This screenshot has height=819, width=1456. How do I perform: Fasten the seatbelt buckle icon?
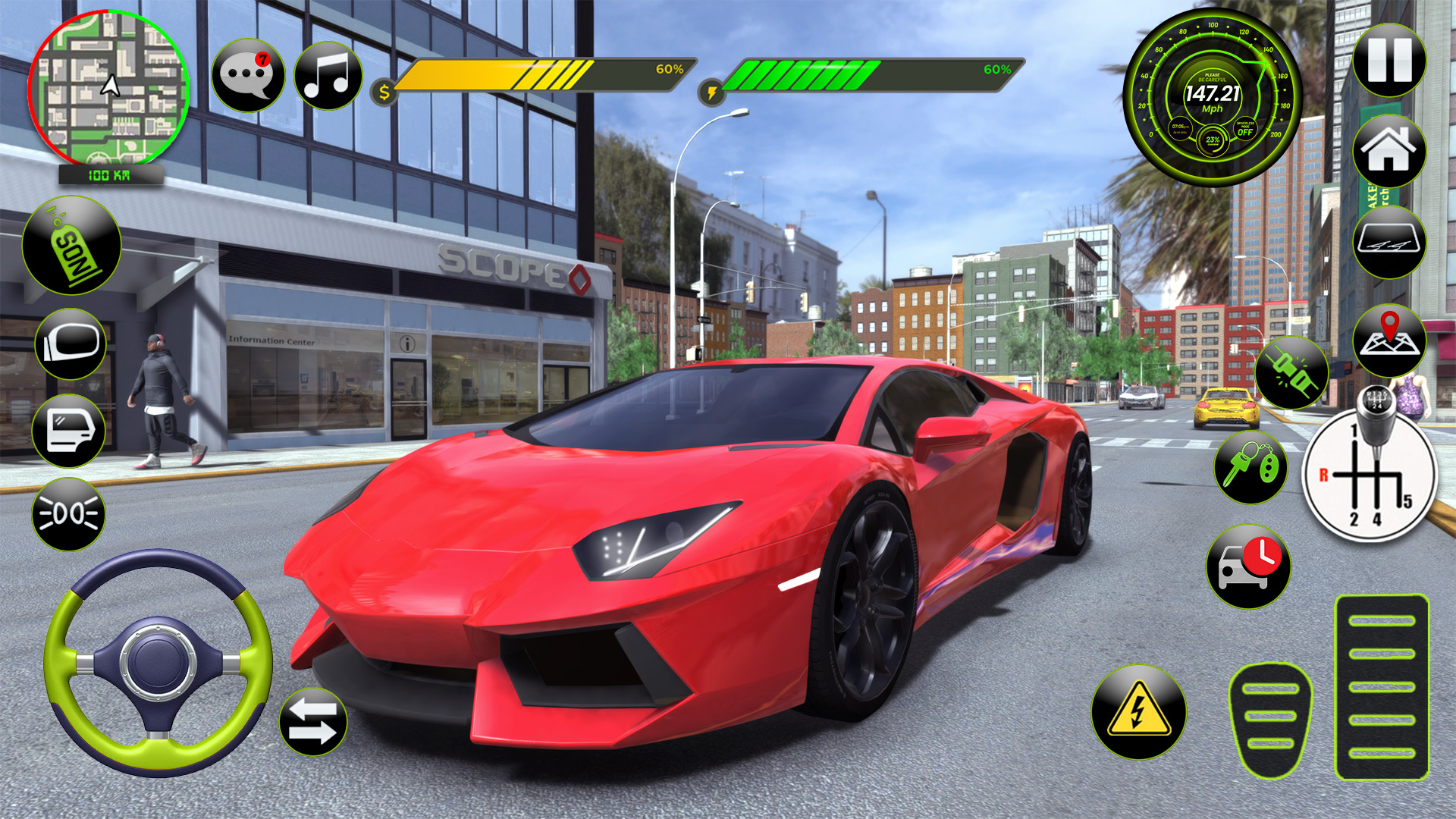[x=1291, y=372]
